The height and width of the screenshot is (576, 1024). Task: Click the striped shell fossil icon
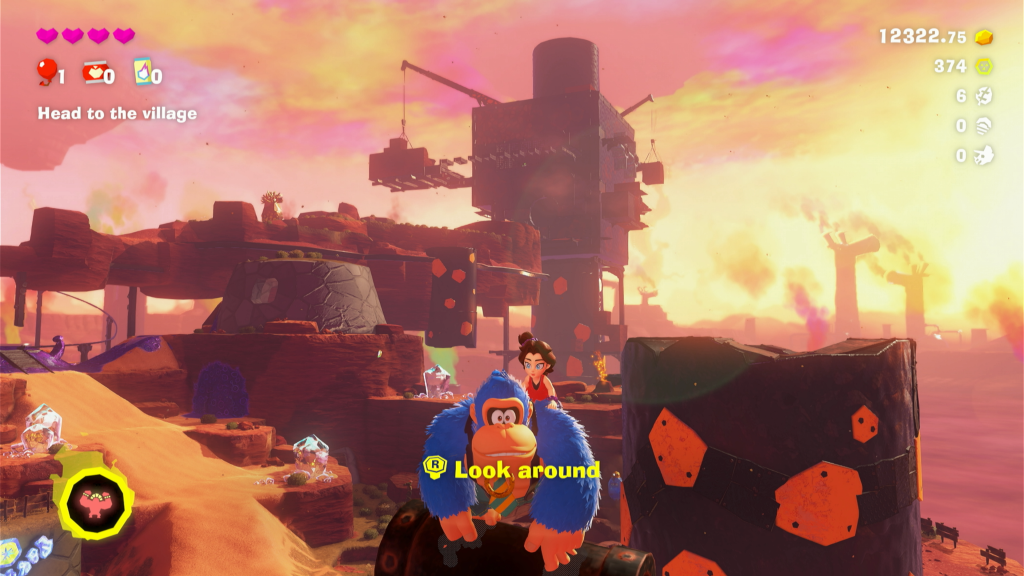(x=985, y=126)
